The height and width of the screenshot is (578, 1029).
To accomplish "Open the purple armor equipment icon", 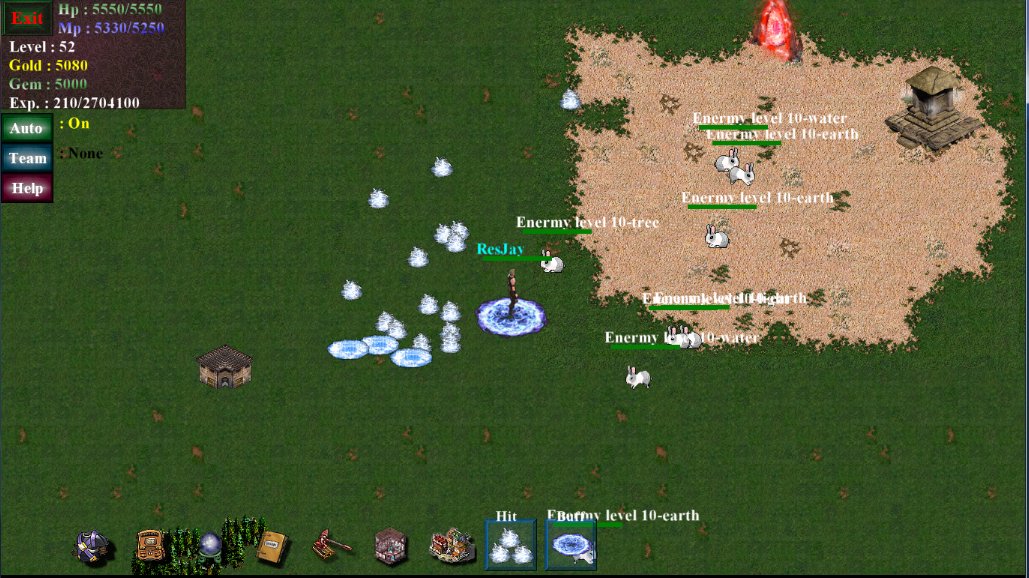I will click(x=93, y=546).
